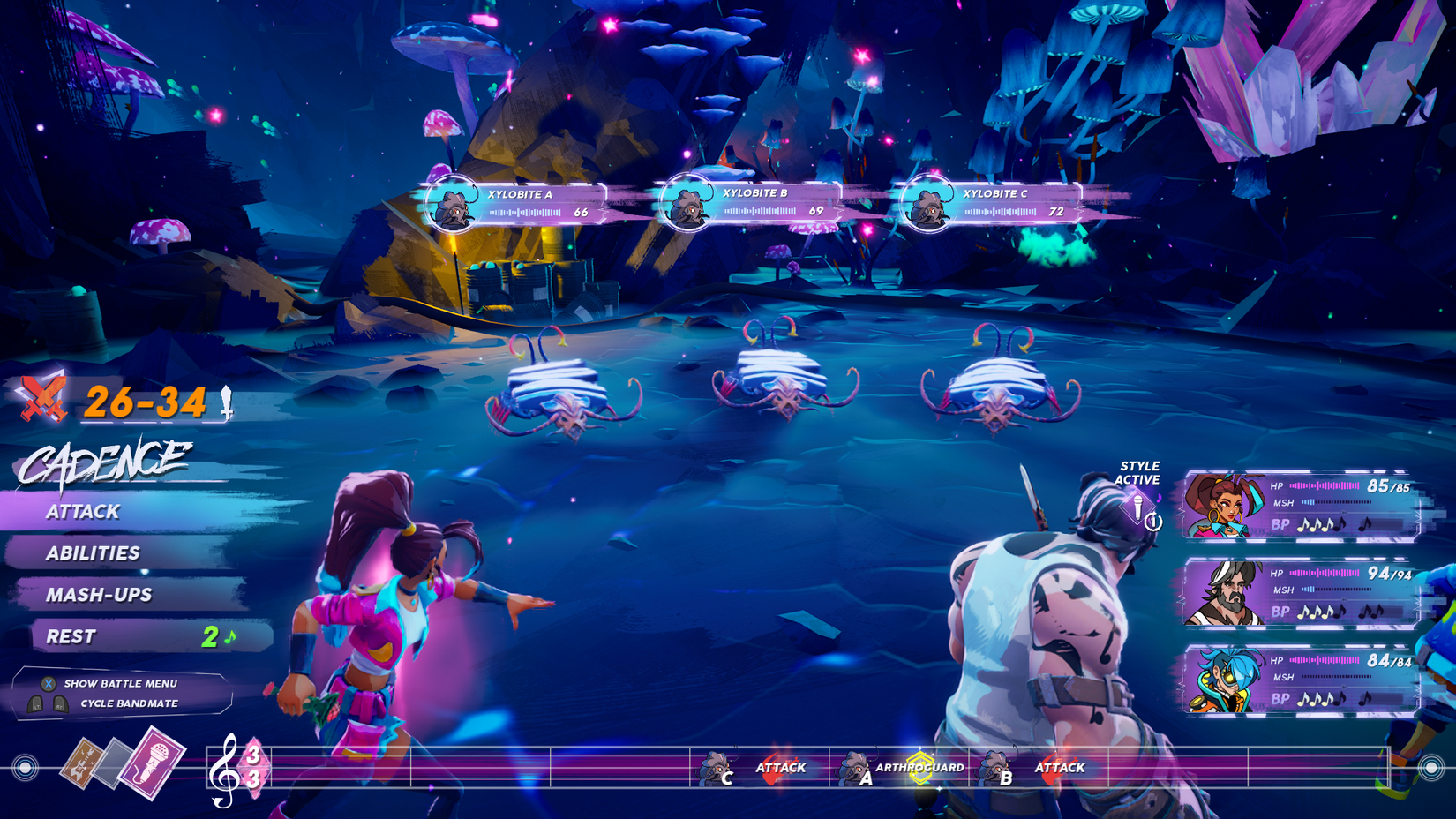The width and height of the screenshot is (1456, 819).
Task: Click Xylobite A's Arthroguard turn marker
Action: tap(898, 768)
